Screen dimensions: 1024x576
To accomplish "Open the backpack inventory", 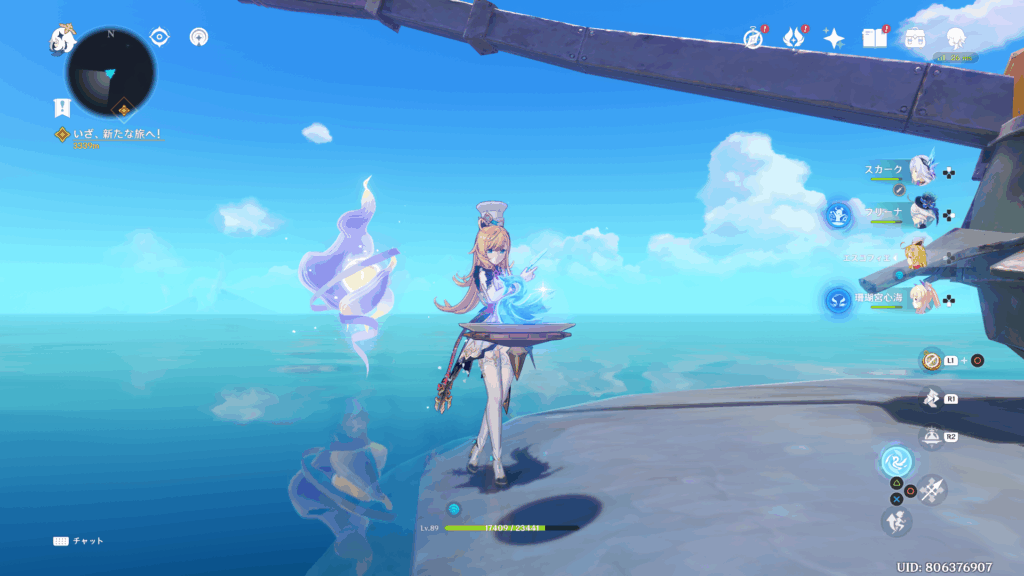I will (x=915, y=38).
